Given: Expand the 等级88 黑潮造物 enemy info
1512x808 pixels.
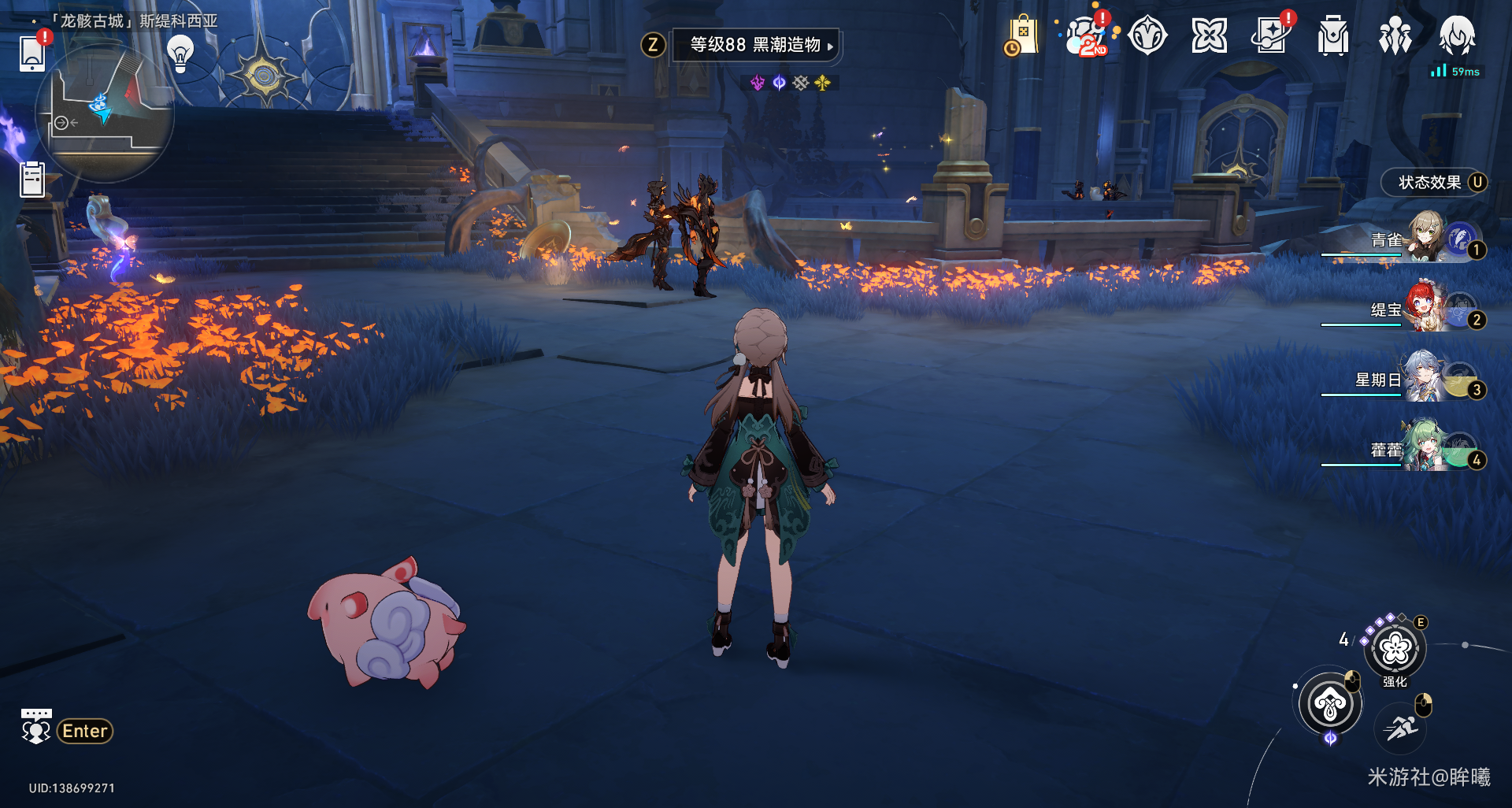Looking at the screenshot, I should click(x=756, y=45).
